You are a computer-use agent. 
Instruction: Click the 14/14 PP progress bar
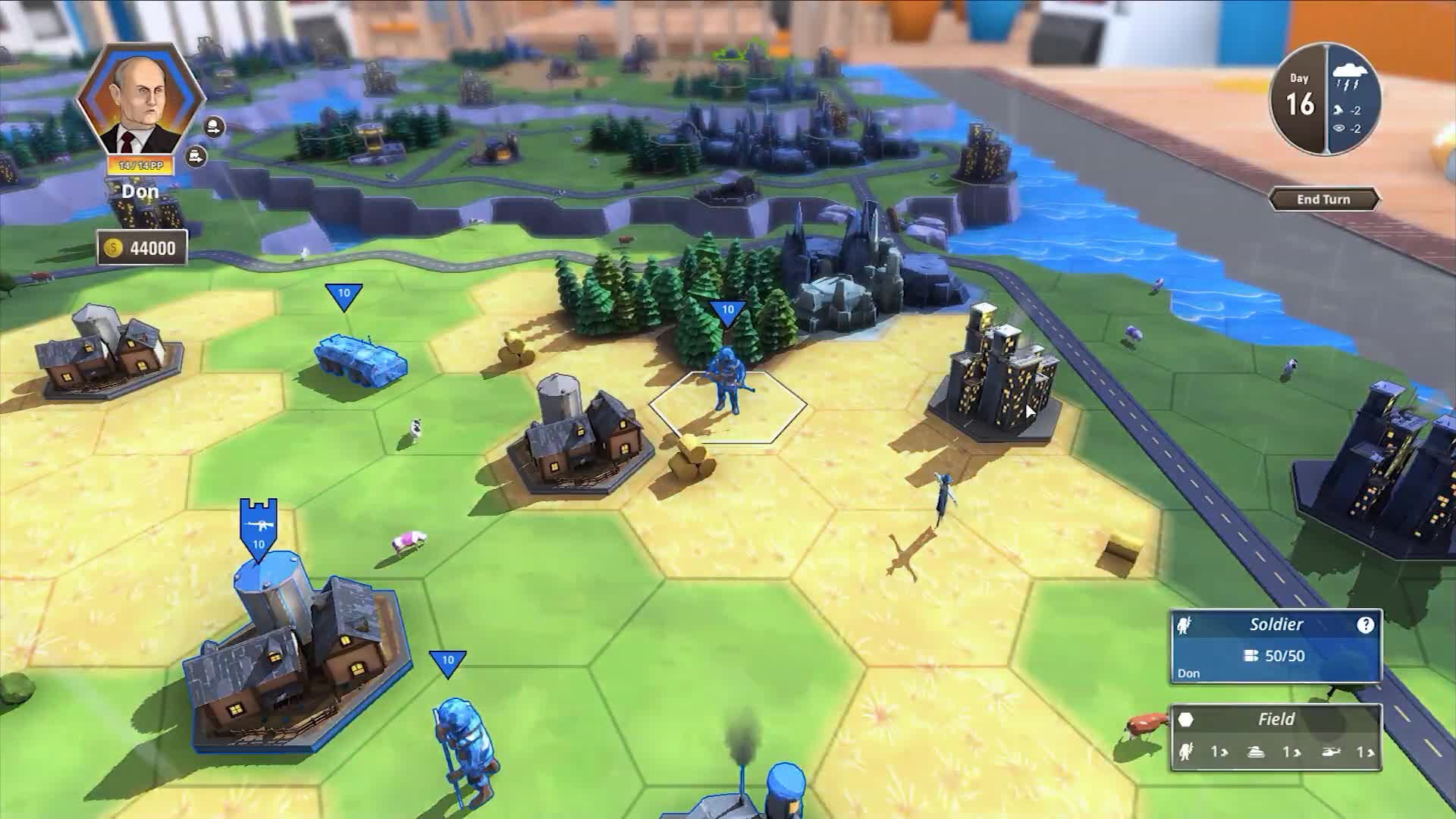coord(139,165)
